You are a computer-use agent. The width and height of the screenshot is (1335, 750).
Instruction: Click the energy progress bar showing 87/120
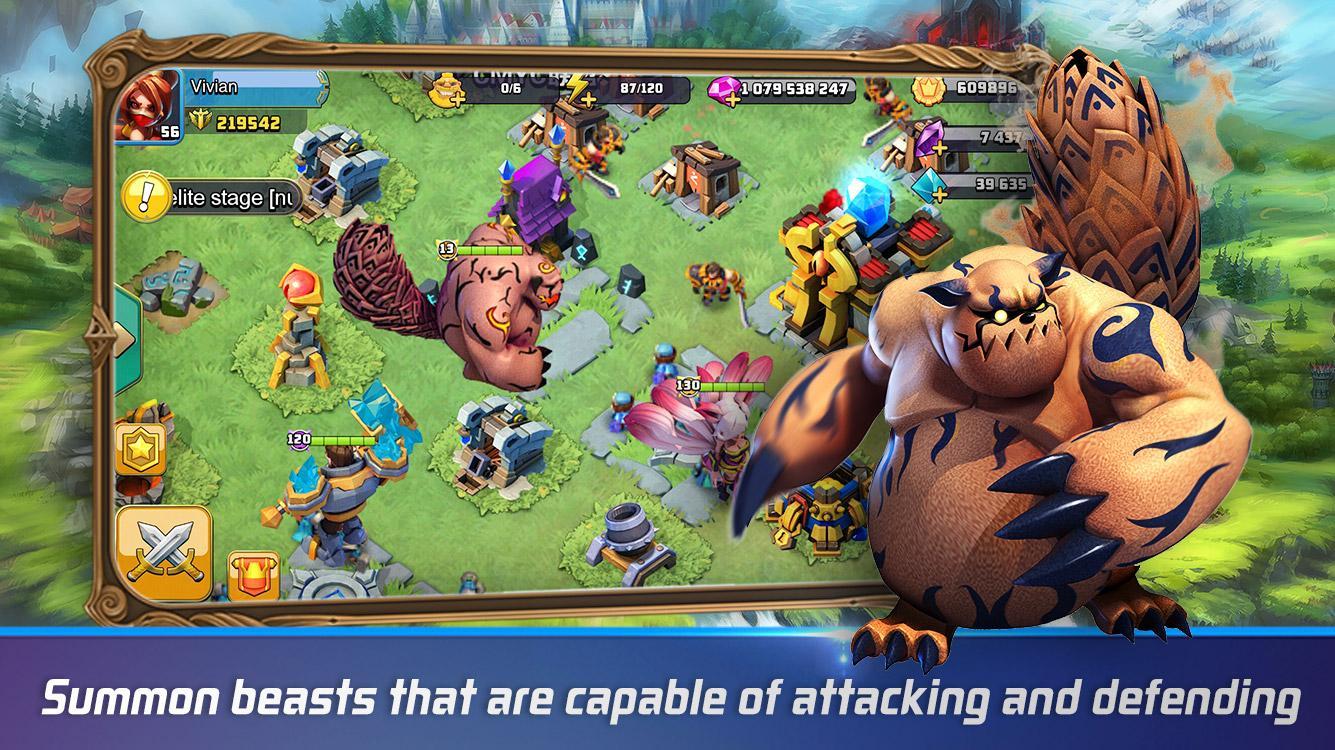640,87
